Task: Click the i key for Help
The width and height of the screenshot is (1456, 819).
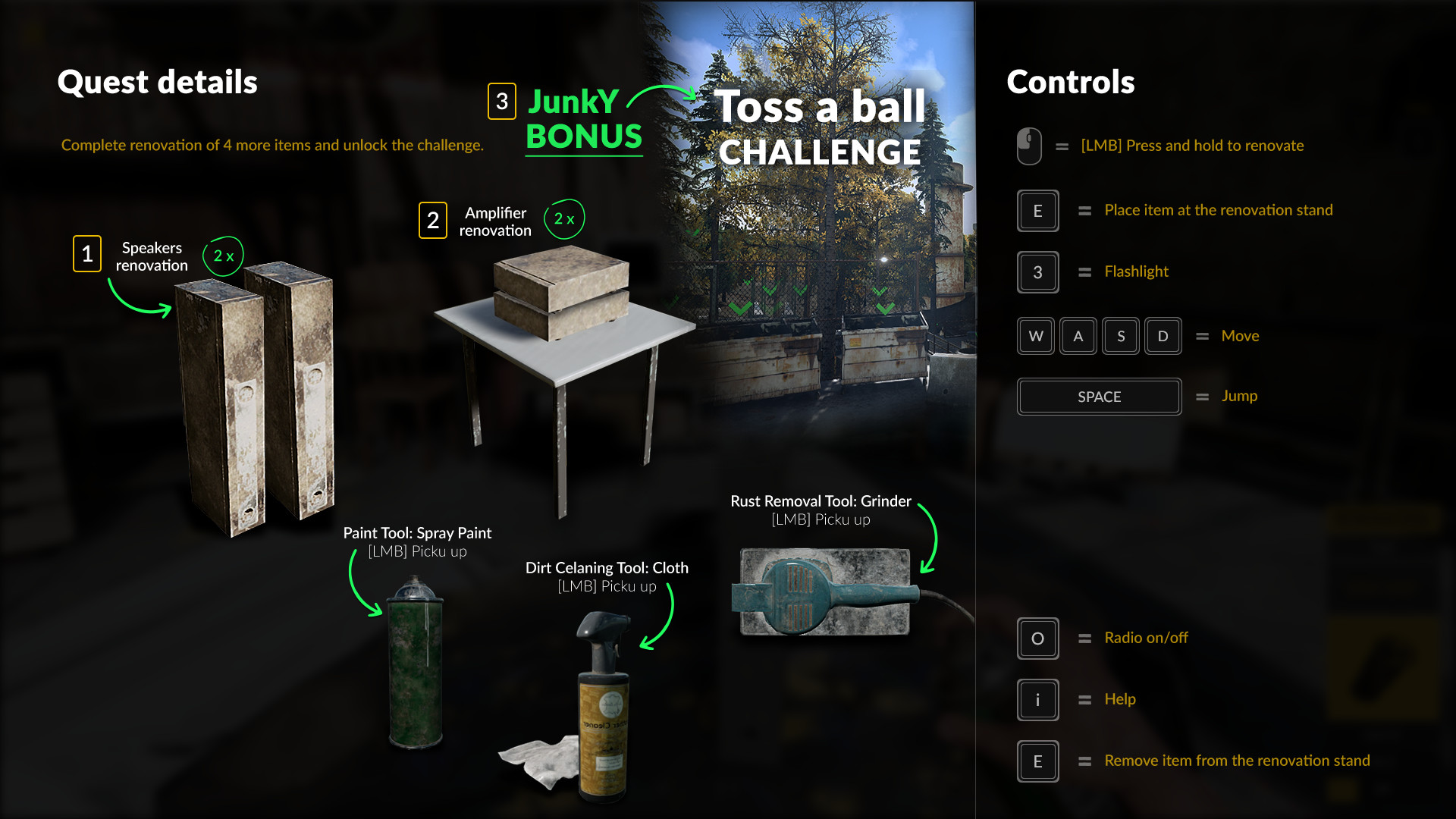Action: pyautogui.click(x=1037, y=700)
